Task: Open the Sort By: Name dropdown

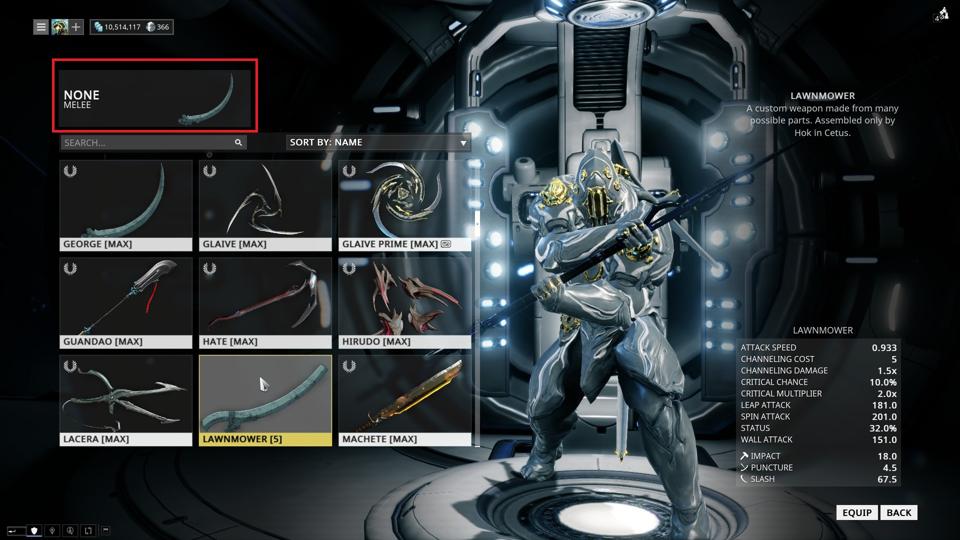Action: 378,143
